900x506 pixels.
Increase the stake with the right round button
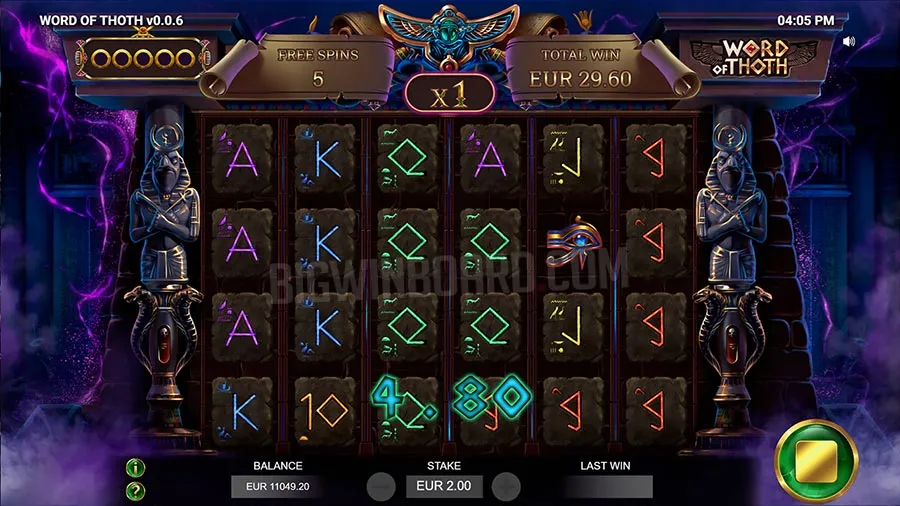506,487
